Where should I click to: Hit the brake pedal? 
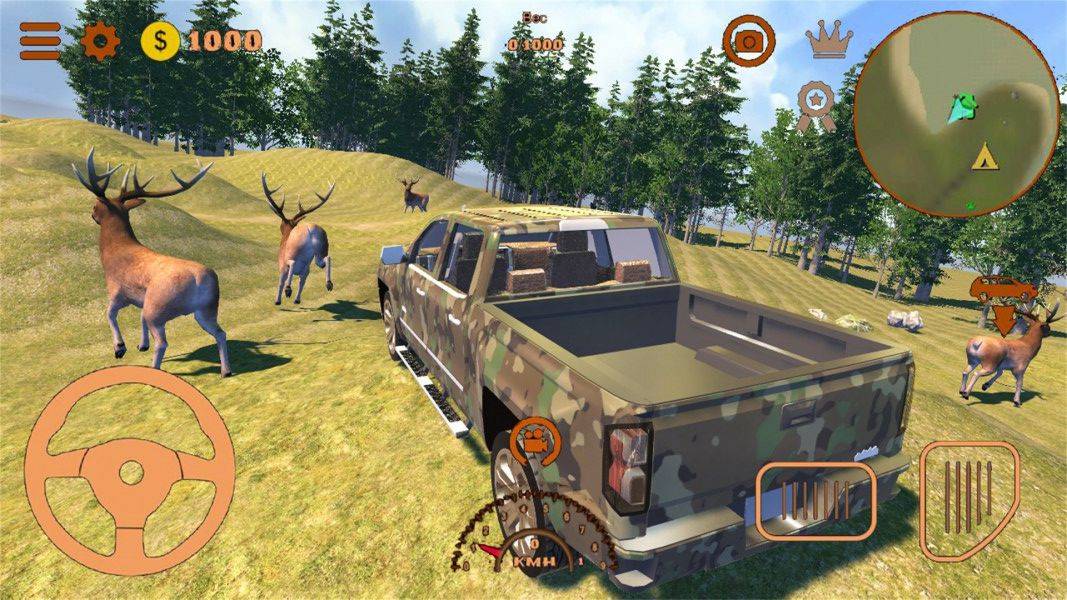tap(815, 500)
